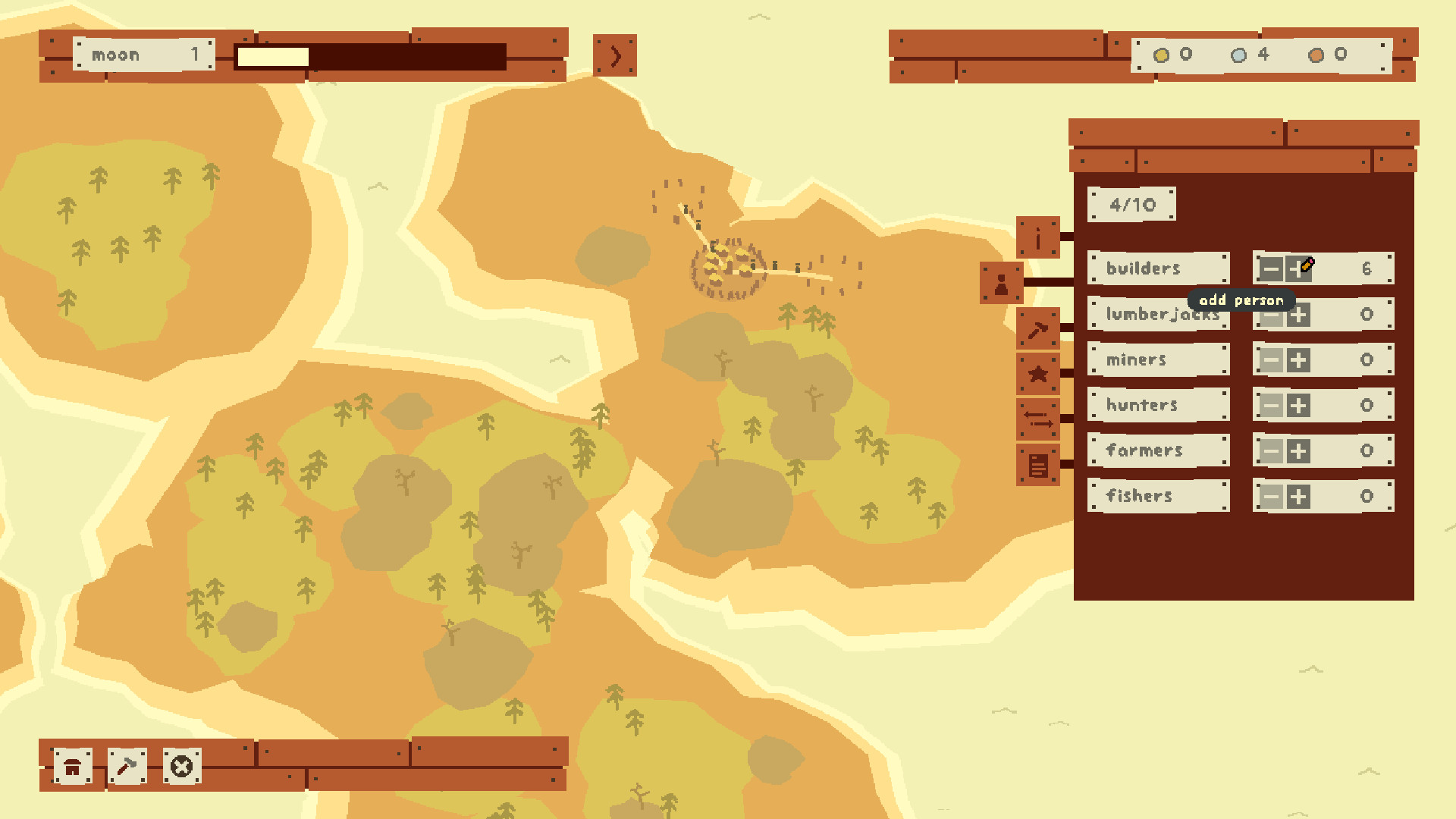
Task: Select the hammer tool in the bottom toolbar
Action: pos(126,767)
